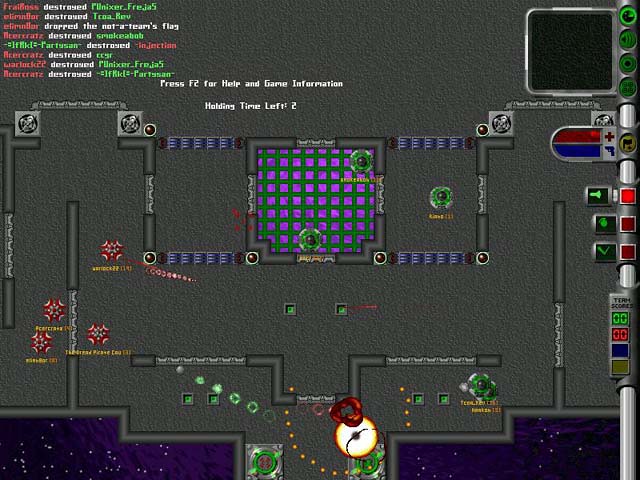Screen dimensions: 640x480
Task: Click the radar minimap screen
Action: [570, 52]
